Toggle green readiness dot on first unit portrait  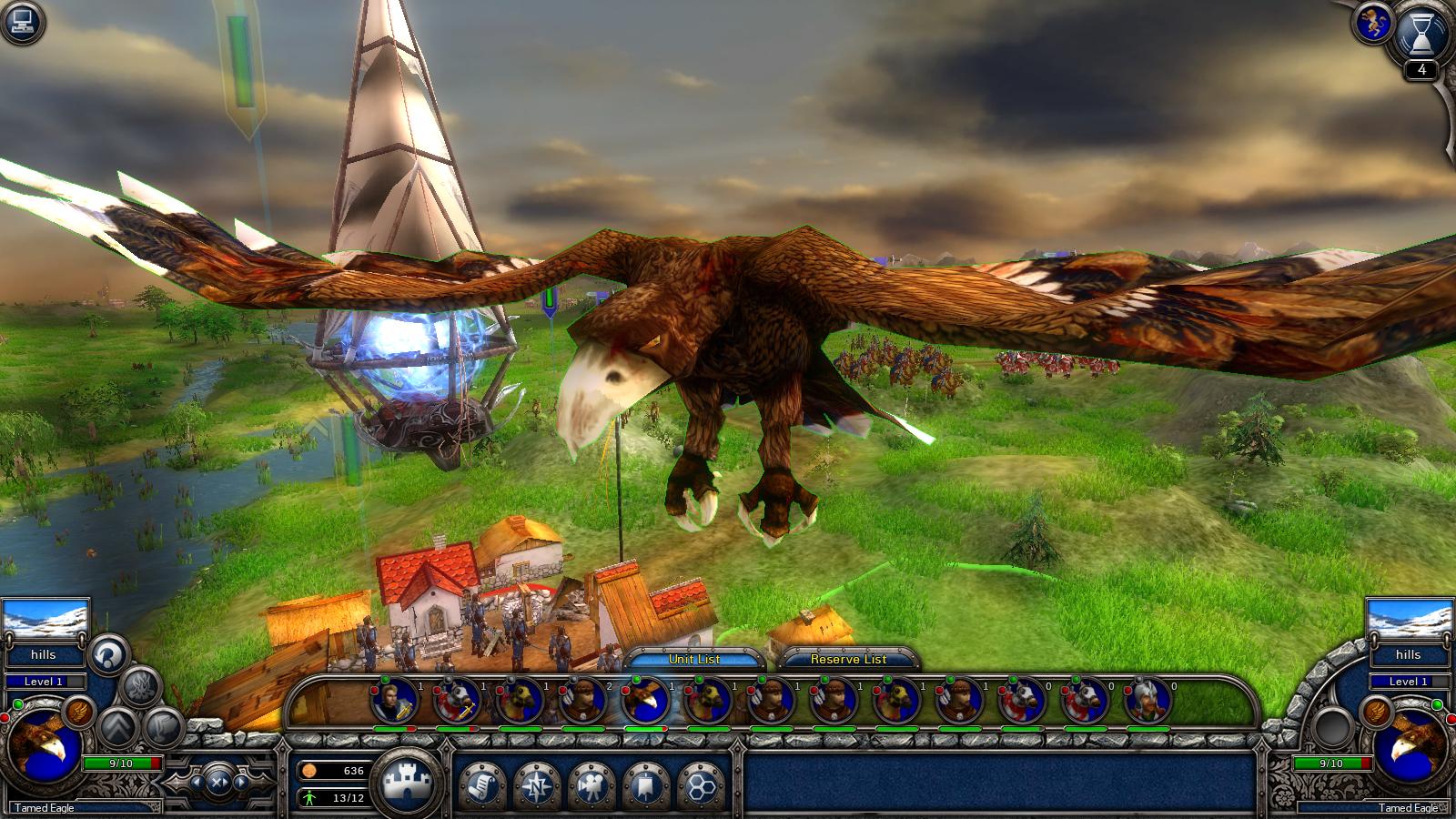(x=385, y=680)
